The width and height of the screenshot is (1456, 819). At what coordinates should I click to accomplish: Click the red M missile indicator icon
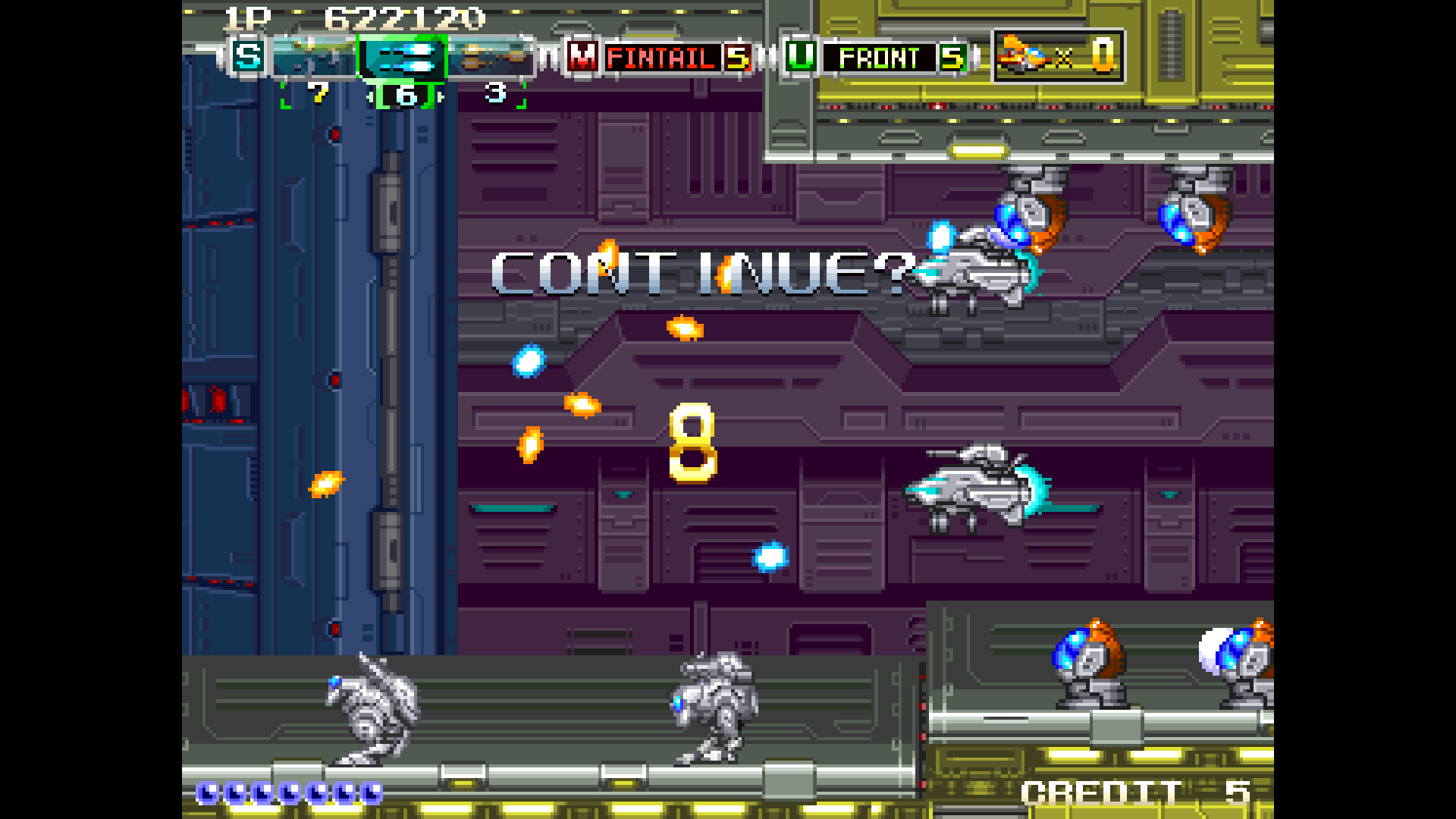[581, 57]
